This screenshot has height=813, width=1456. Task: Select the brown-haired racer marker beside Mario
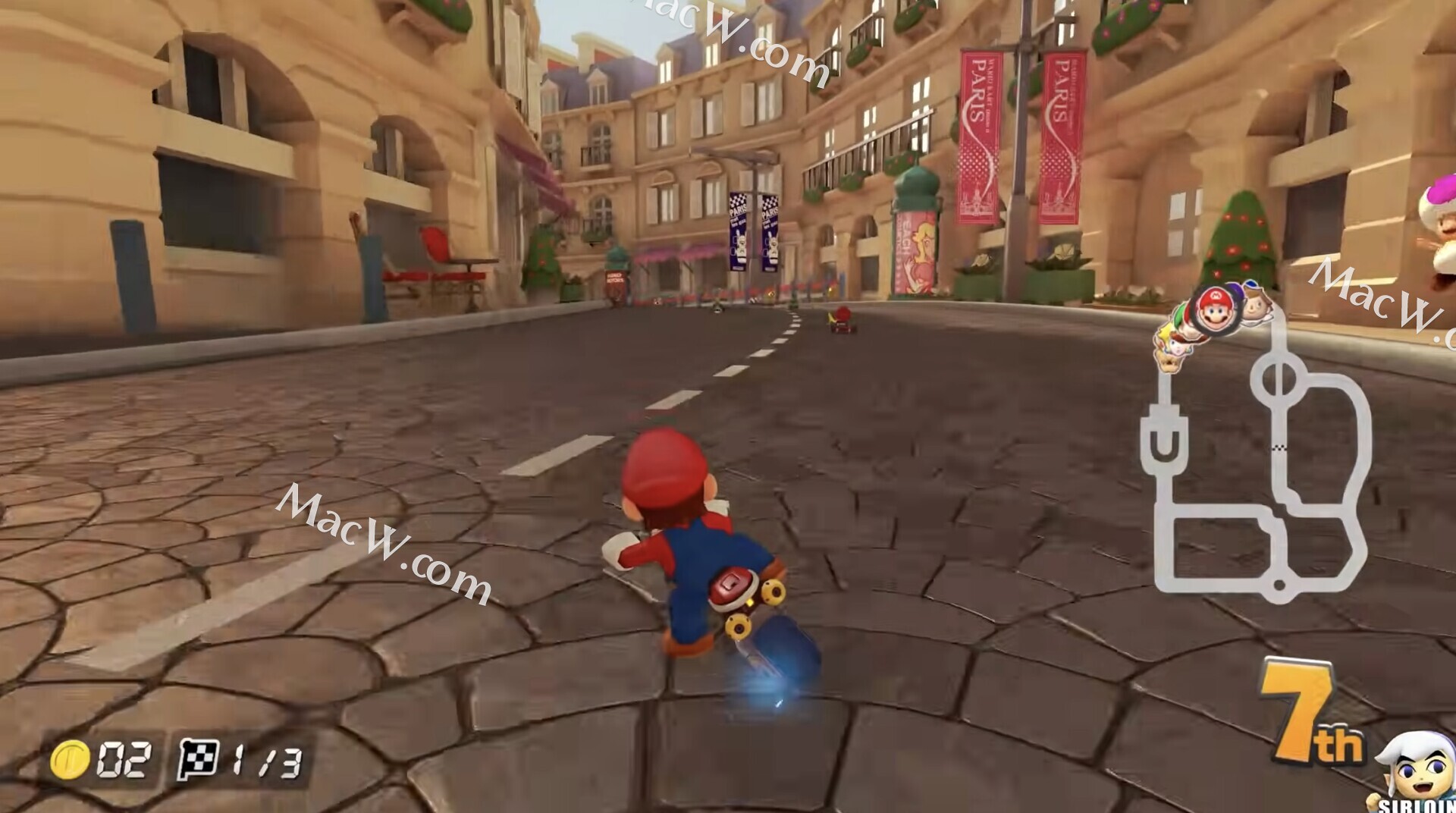point(1257,307)
